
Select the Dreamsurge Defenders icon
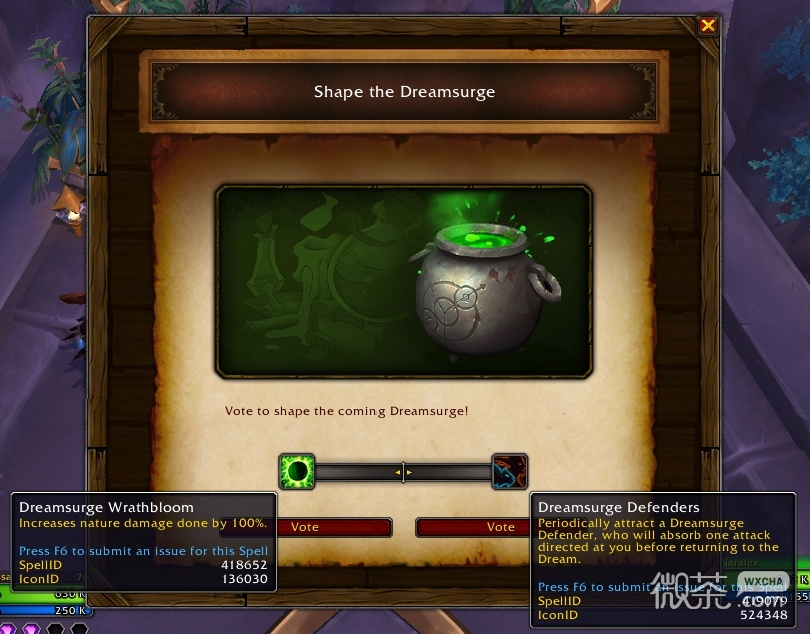[x=509, y=471]
